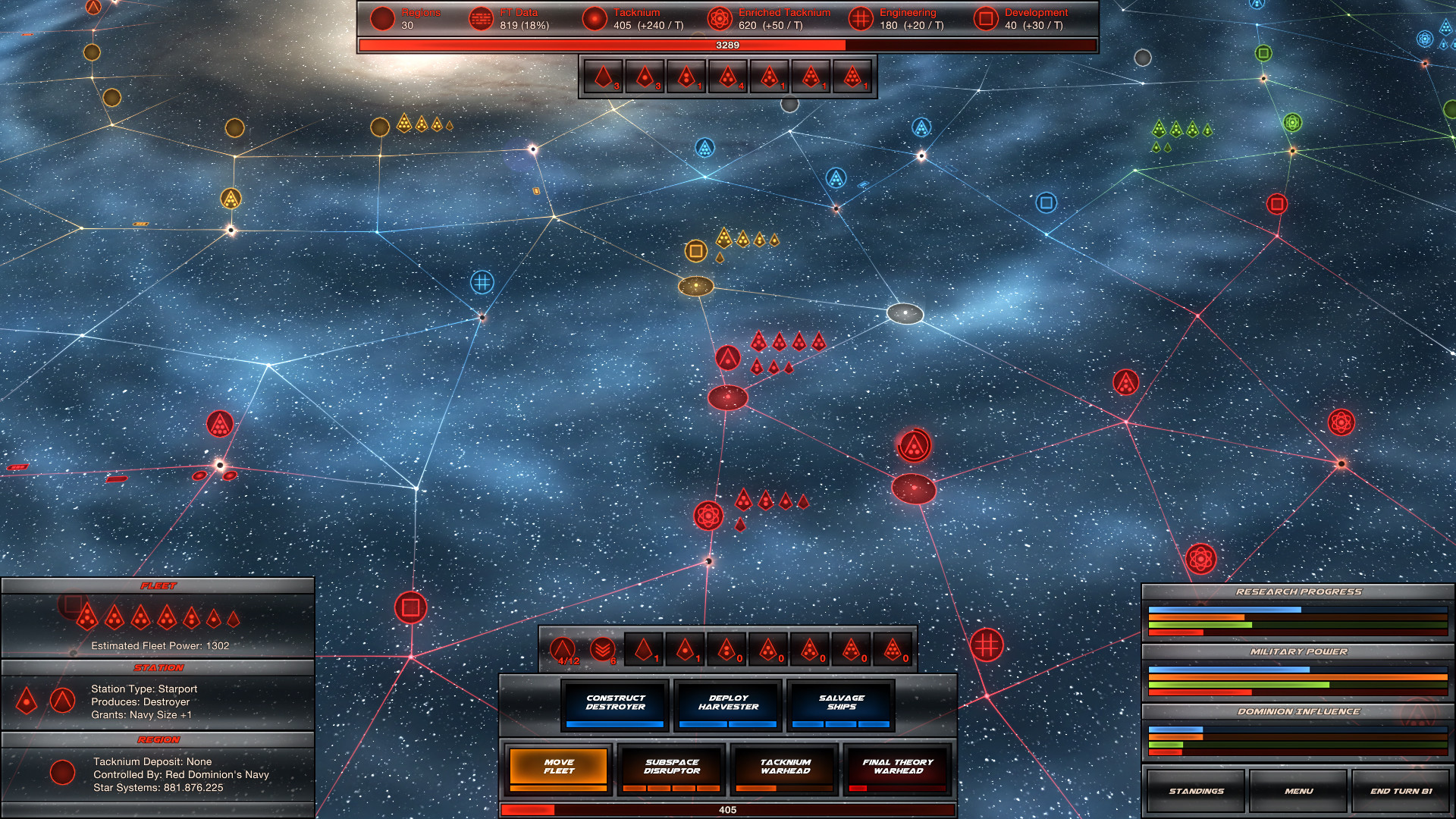Select the FT Data resource icon

coord(482,18)
